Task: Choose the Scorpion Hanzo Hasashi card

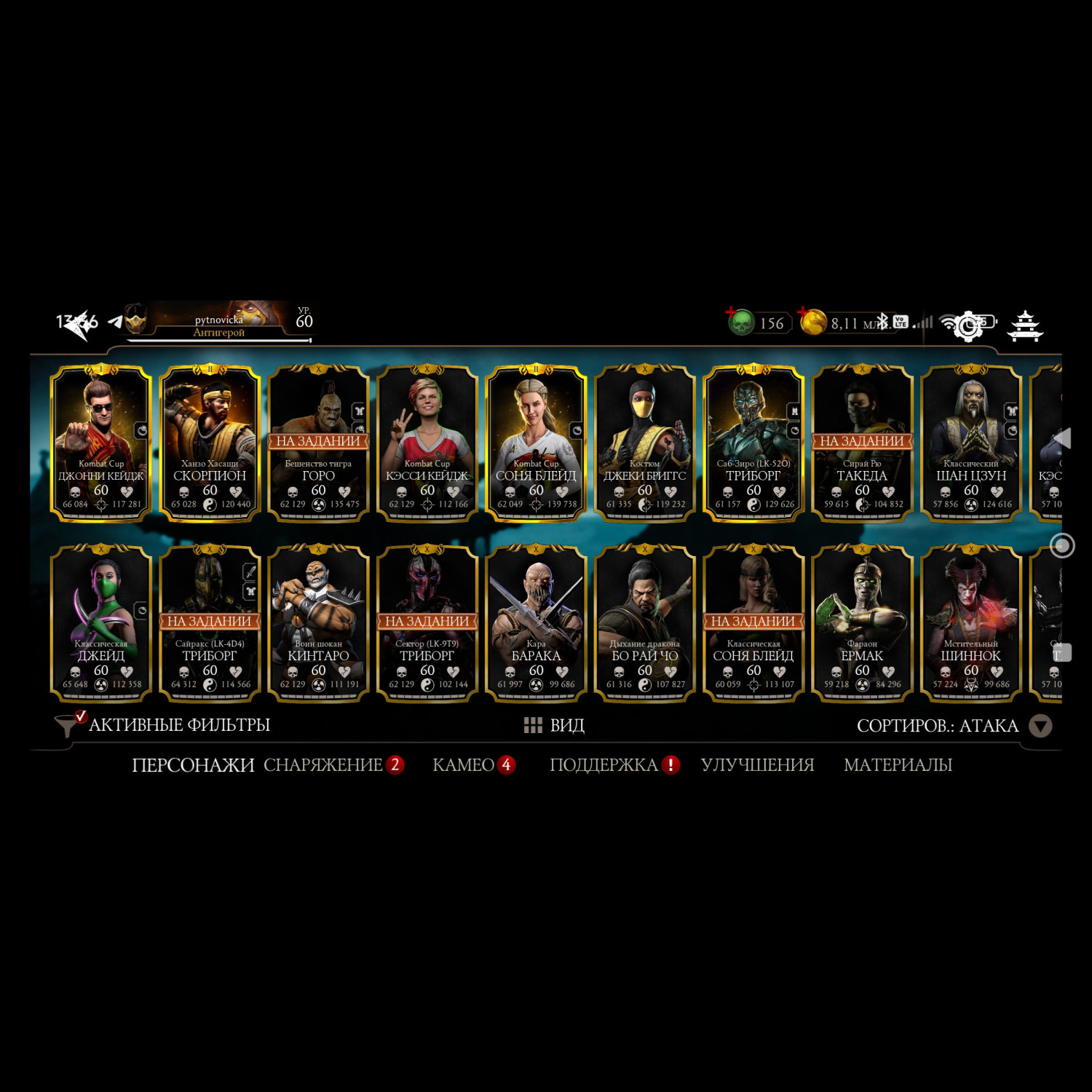Action: point(210,443)
